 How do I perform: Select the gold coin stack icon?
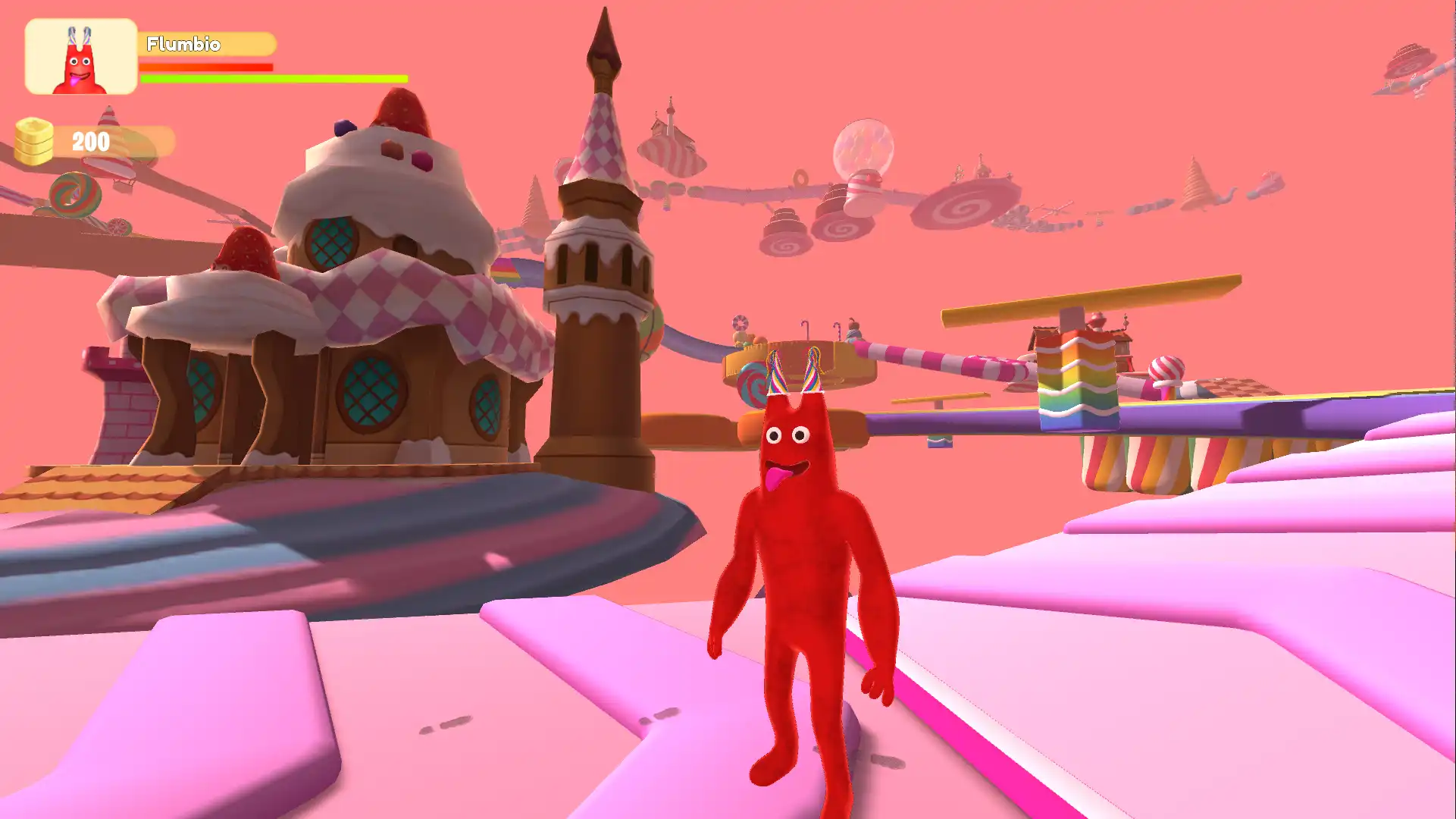(34, 141)
